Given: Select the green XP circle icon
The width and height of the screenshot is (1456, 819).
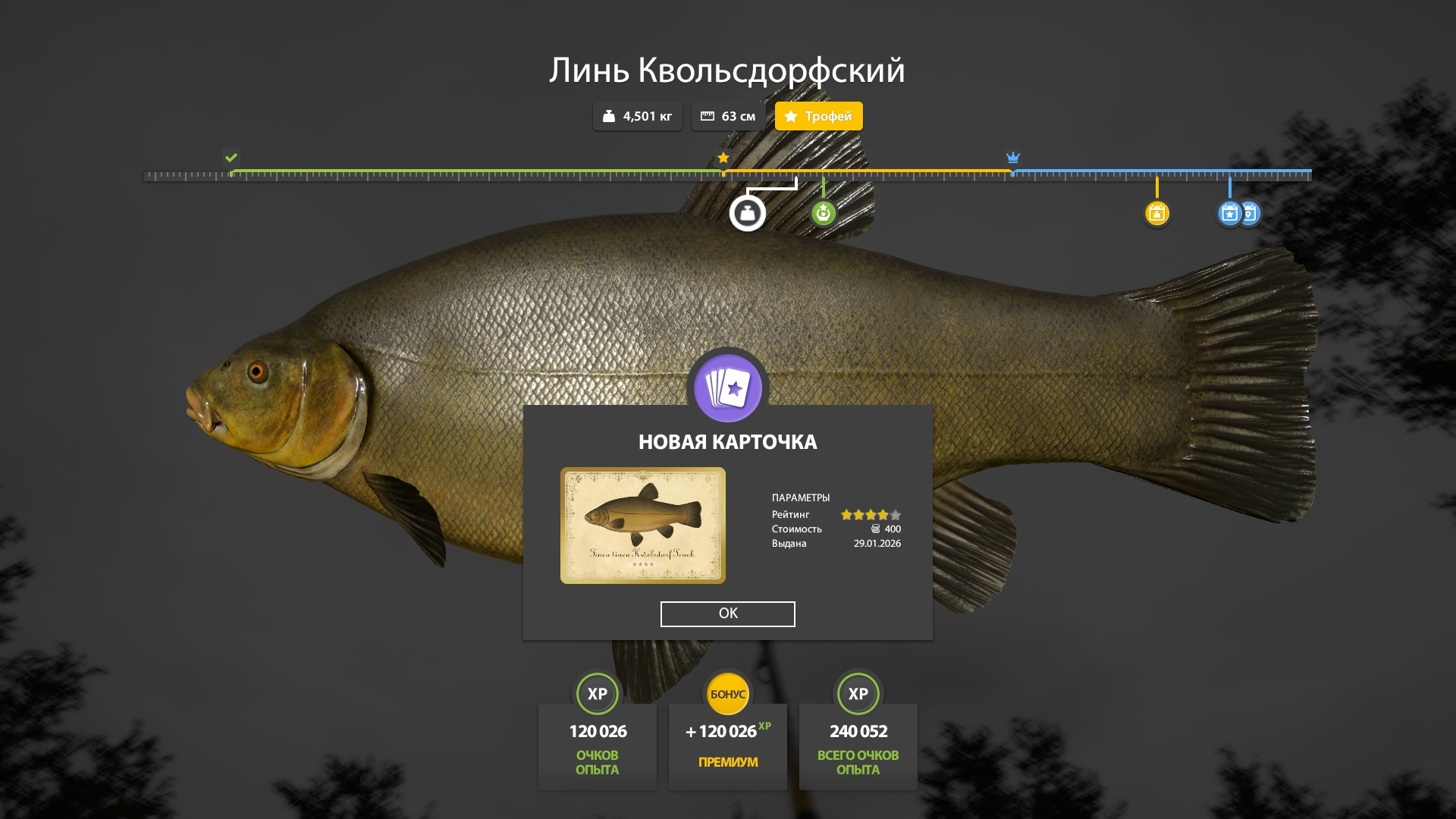Looking at the screenshot, I should 598,694.
